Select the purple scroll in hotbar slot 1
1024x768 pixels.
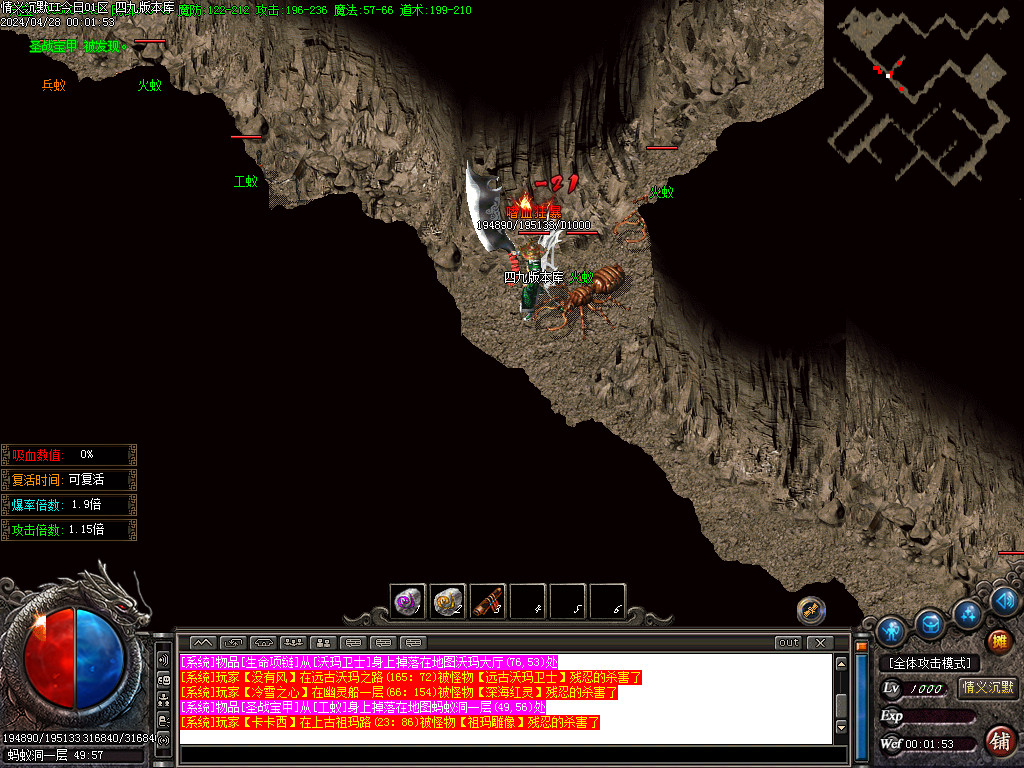(408, 601)
